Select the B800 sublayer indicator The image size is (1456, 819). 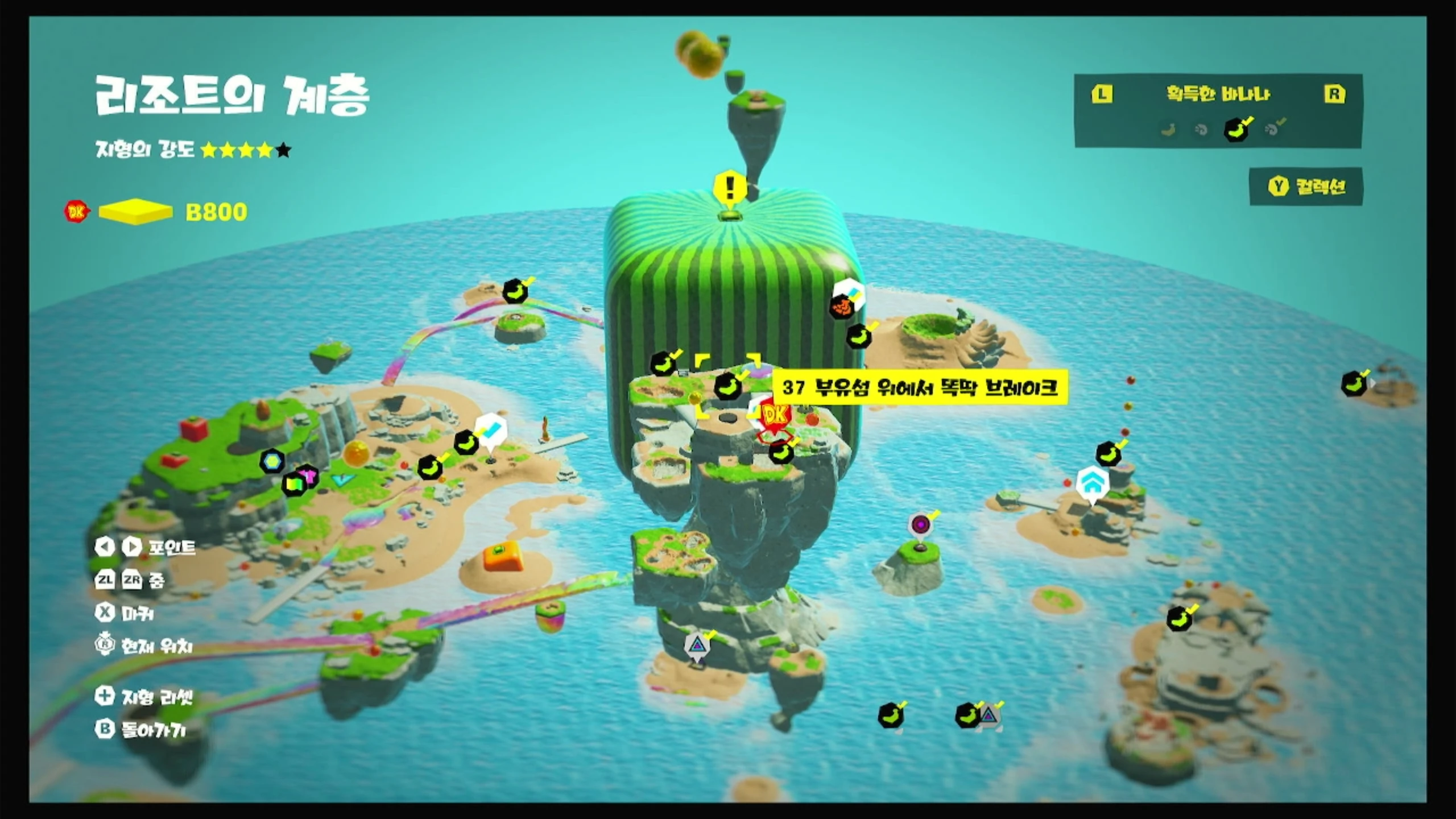tap(216, 212)
